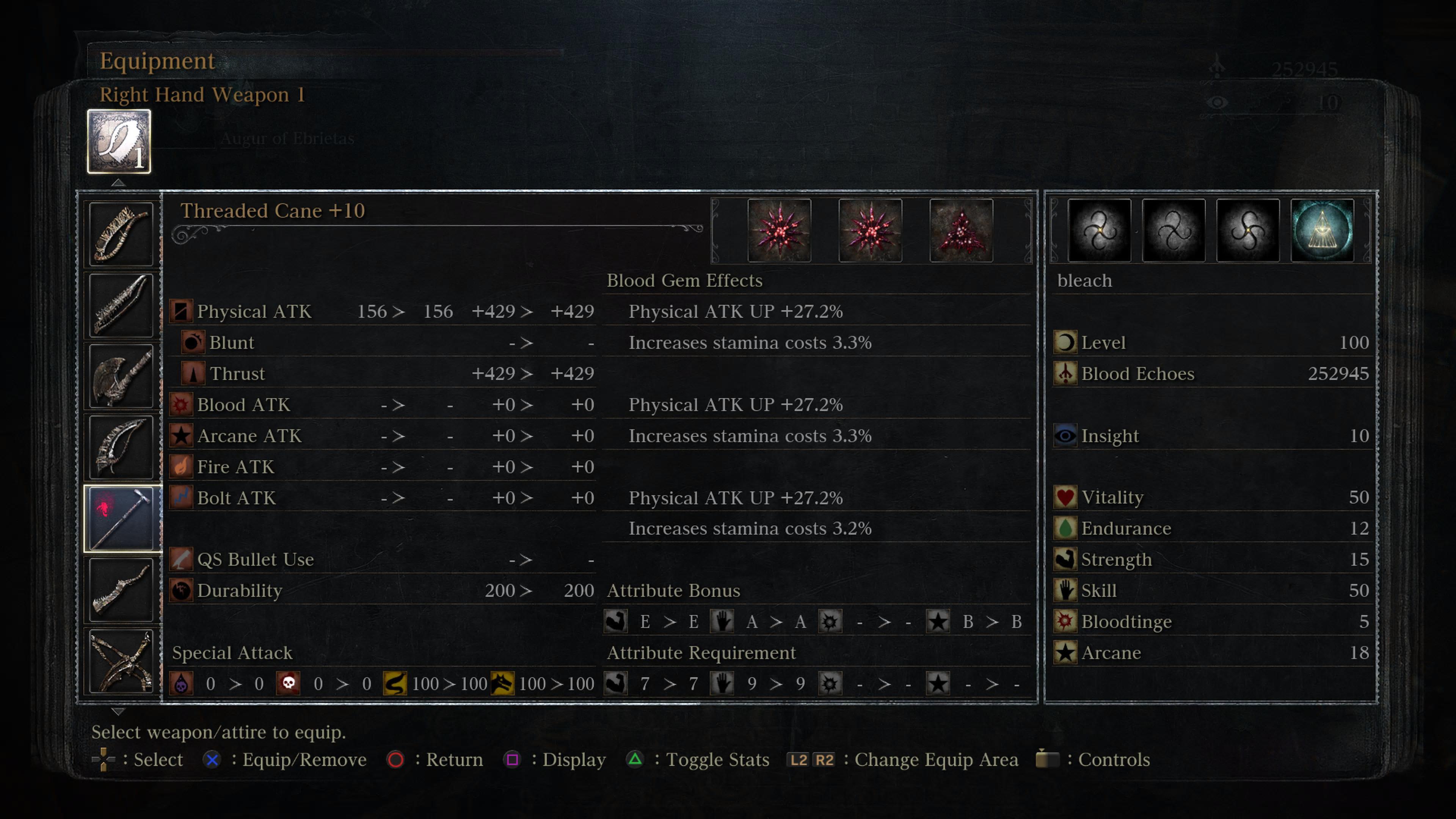Select the axe weapon in the equipment list
Viewport: 1456px width, 819px height.
[x=121, y=376]
